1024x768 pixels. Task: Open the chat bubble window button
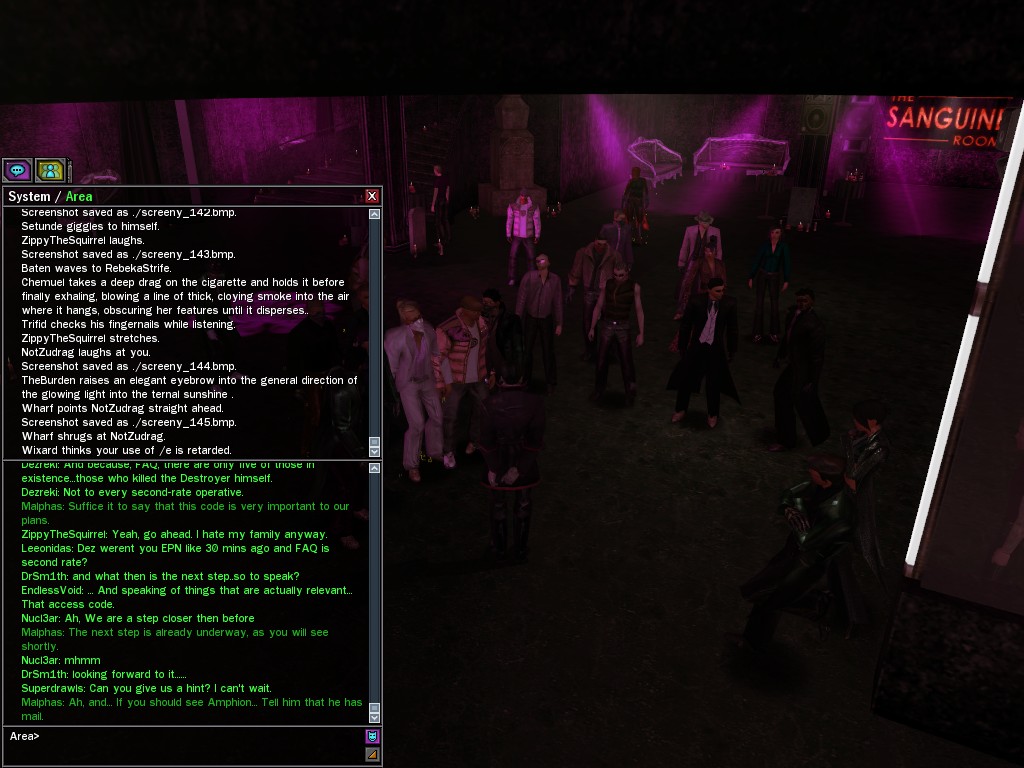[x=17, y=171]
